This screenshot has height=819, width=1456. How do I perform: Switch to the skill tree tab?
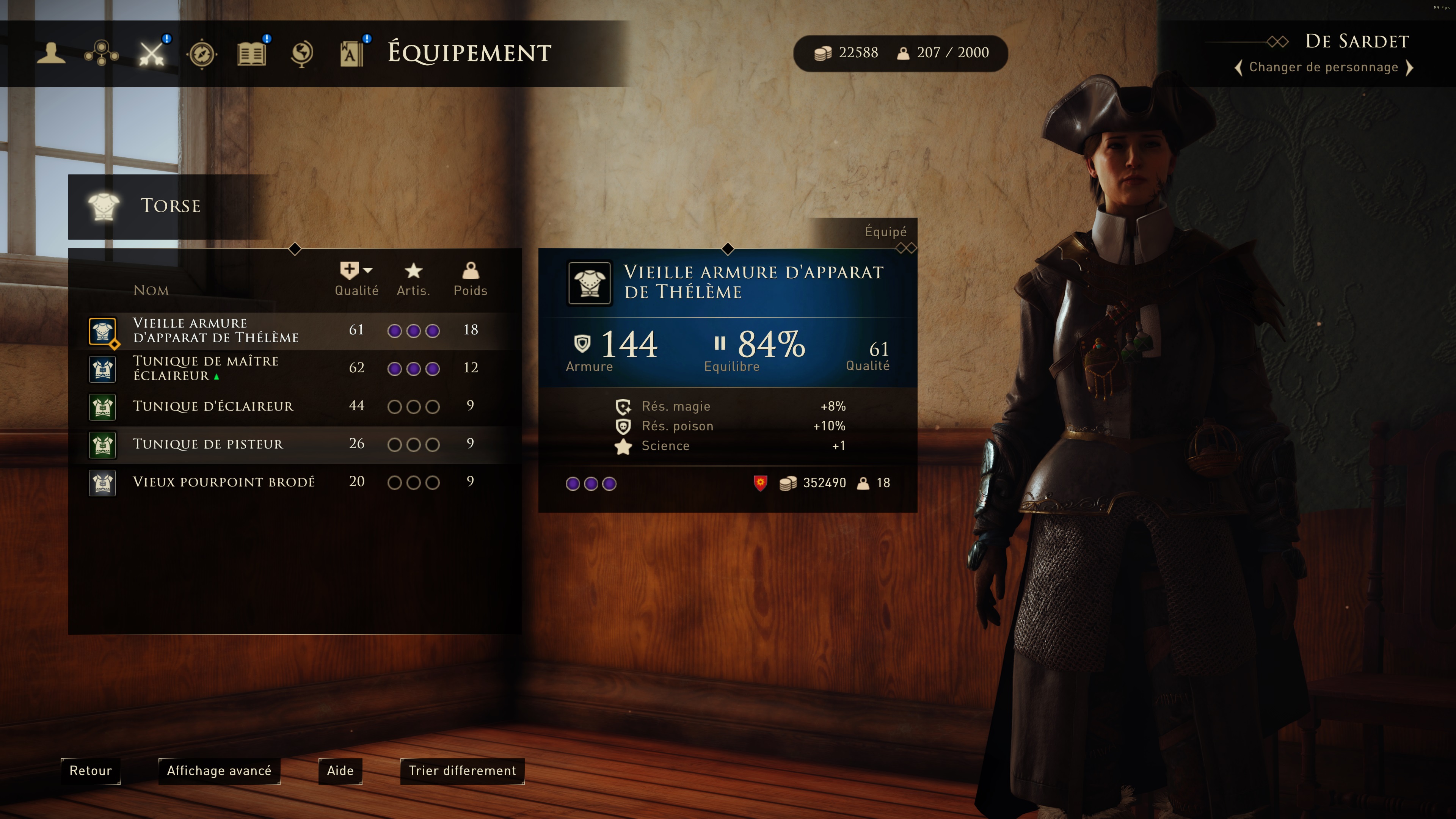click(101, 54)
